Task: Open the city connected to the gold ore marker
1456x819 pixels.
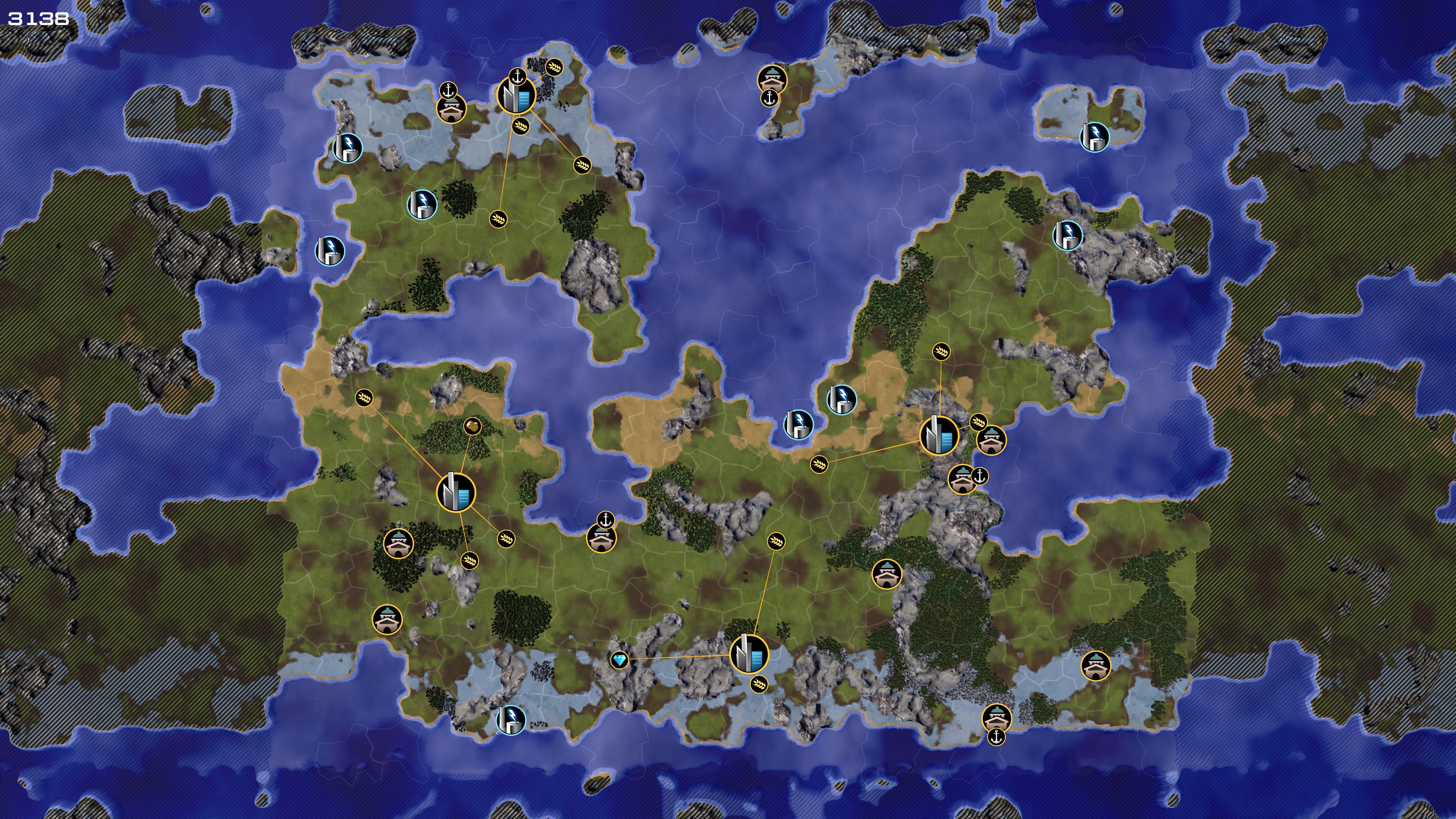Action: click(456, 492)
